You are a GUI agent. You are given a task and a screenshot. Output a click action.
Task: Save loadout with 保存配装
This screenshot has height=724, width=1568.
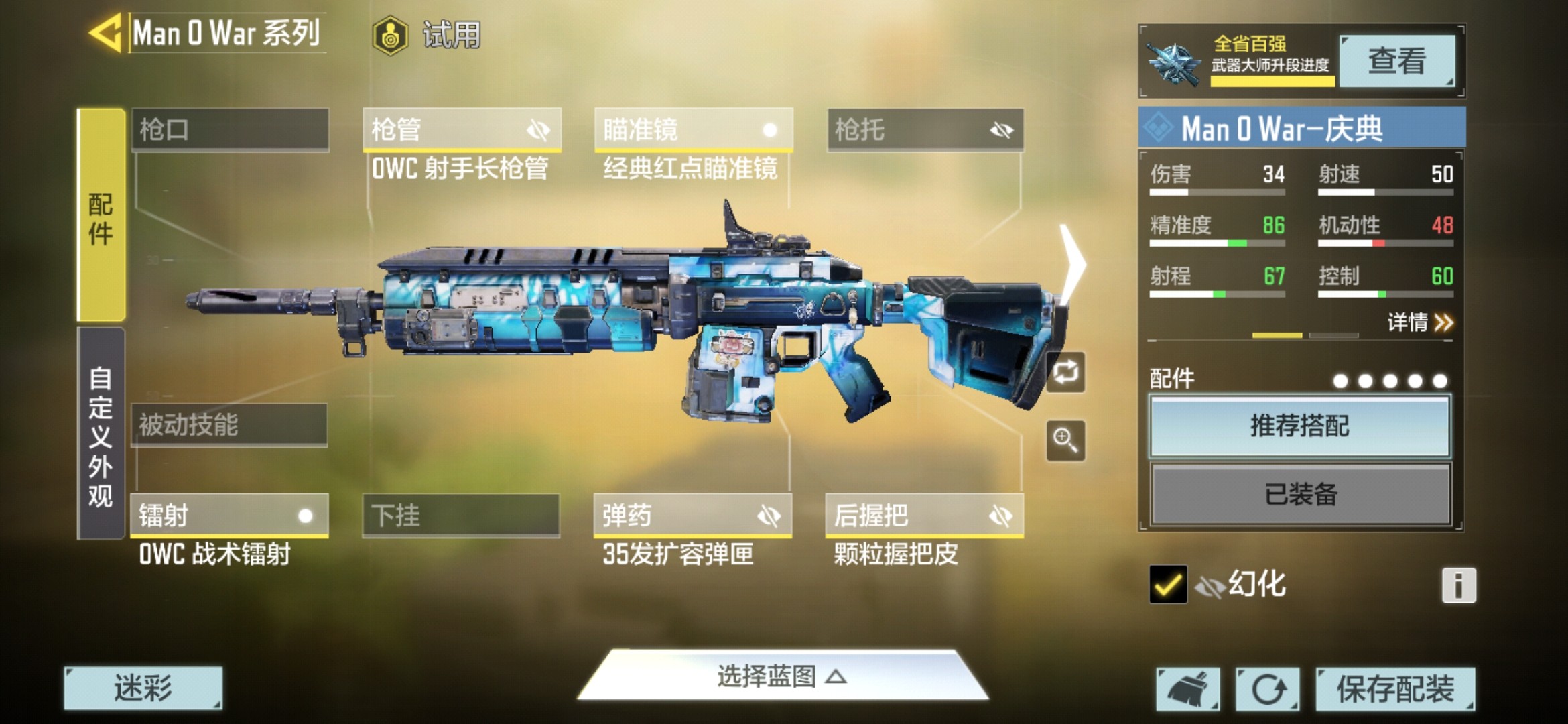(1395, 689)
